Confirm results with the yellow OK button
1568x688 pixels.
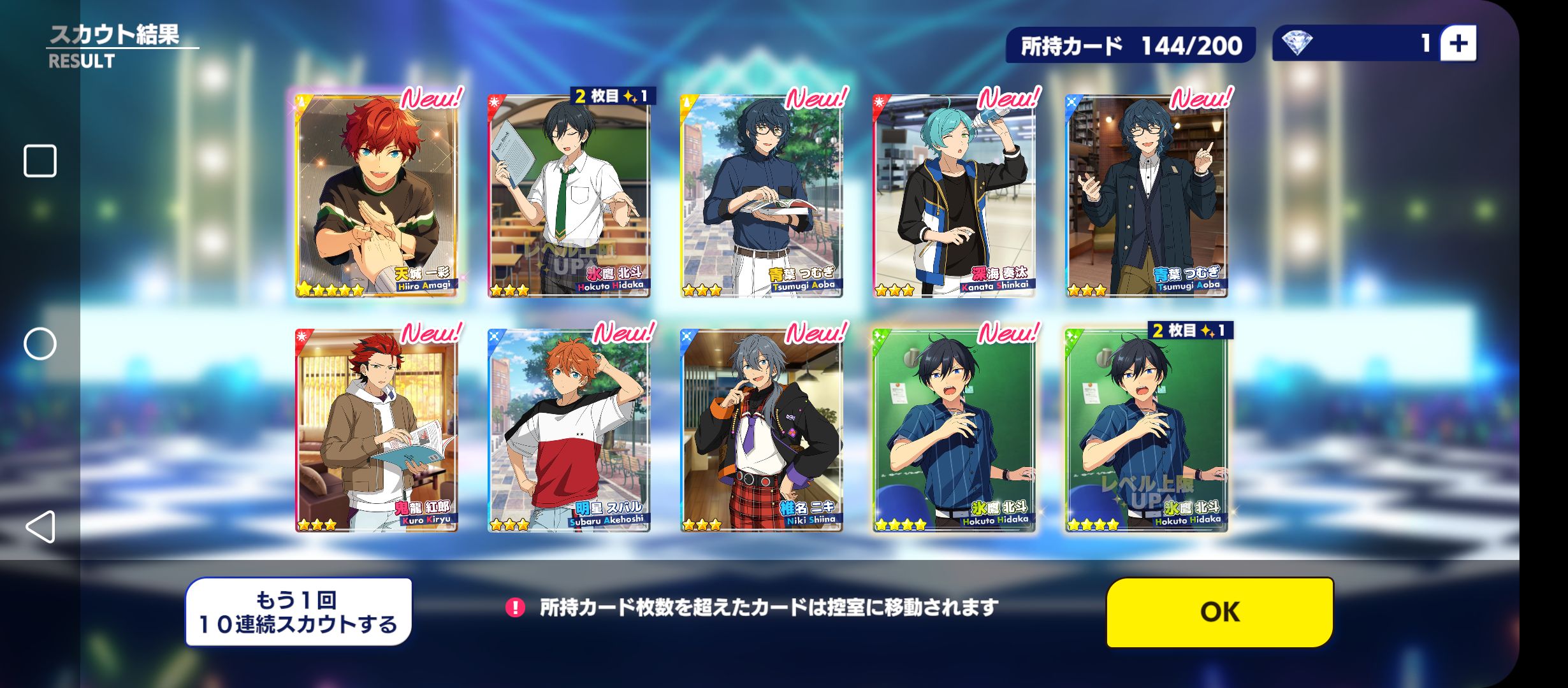(x=1219, y=612)
